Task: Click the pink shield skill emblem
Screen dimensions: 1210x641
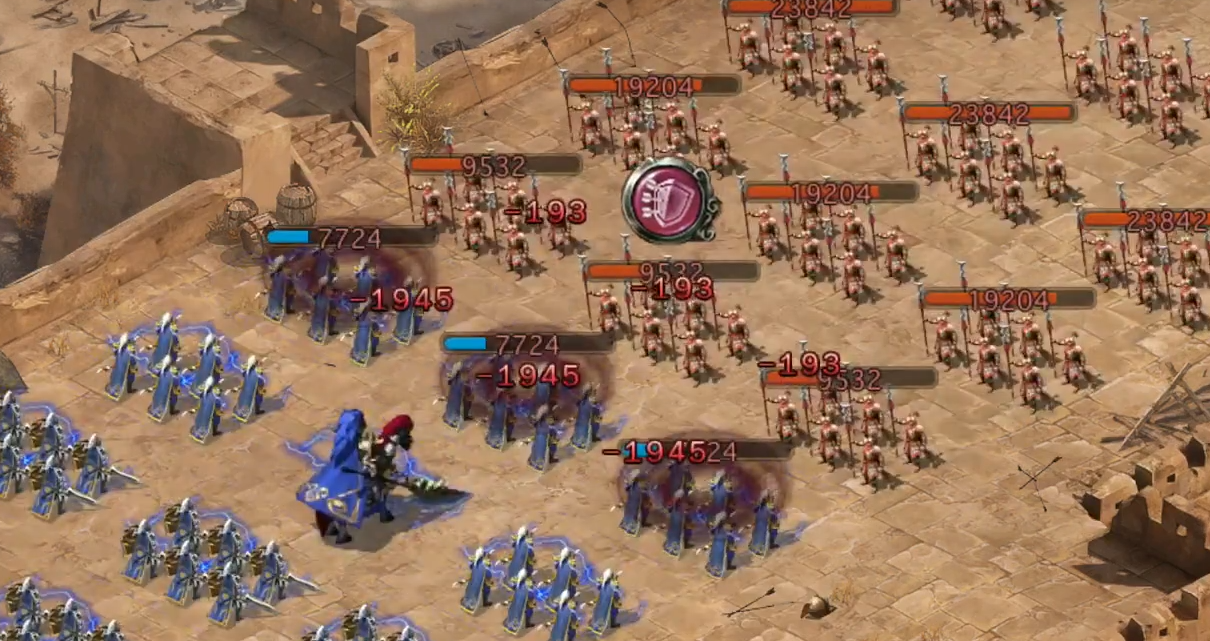Action: pyautogui.click(x=669, y=200)
